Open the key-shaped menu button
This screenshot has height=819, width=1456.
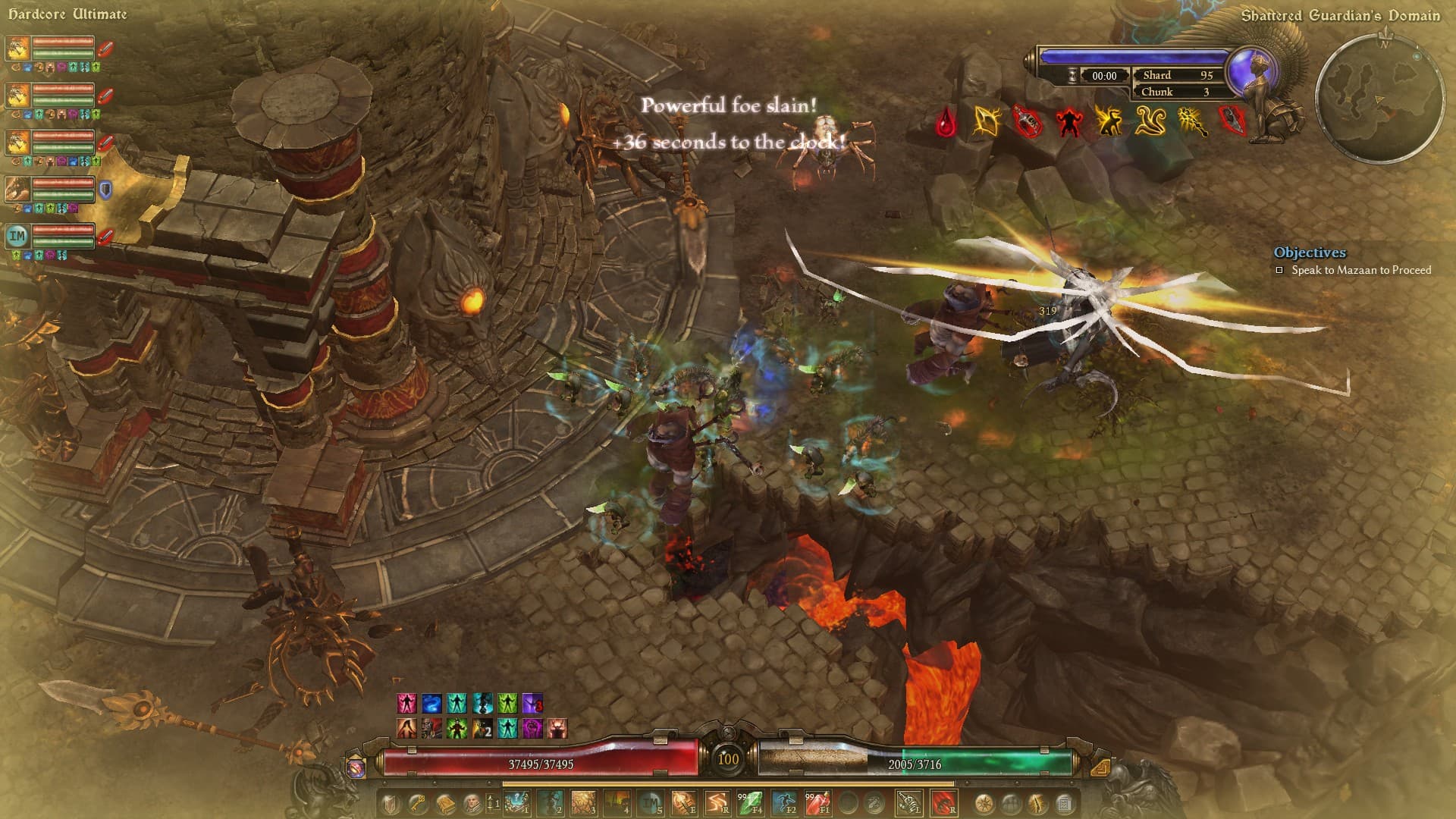point(418,802)
